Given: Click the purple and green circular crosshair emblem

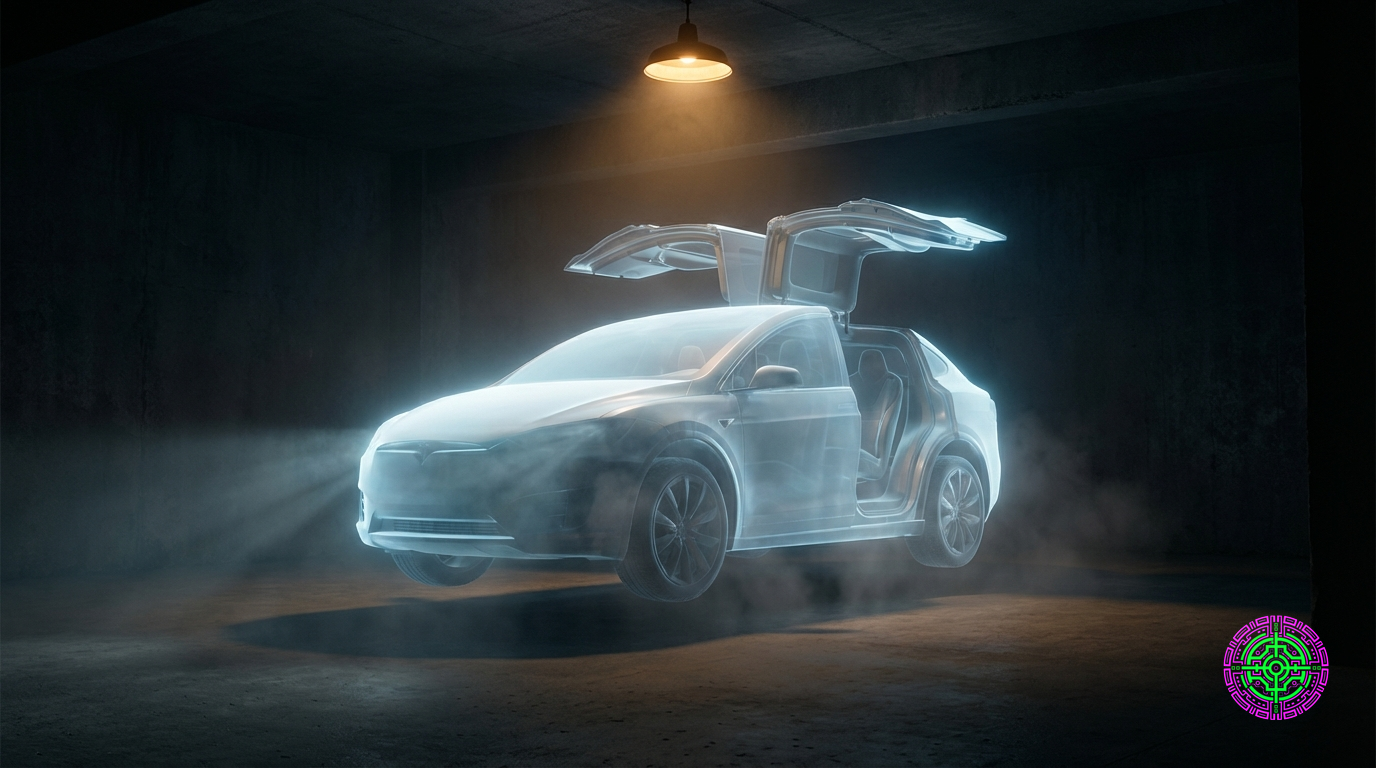Looking at the screenshot, I should (x=1275, y=668).
